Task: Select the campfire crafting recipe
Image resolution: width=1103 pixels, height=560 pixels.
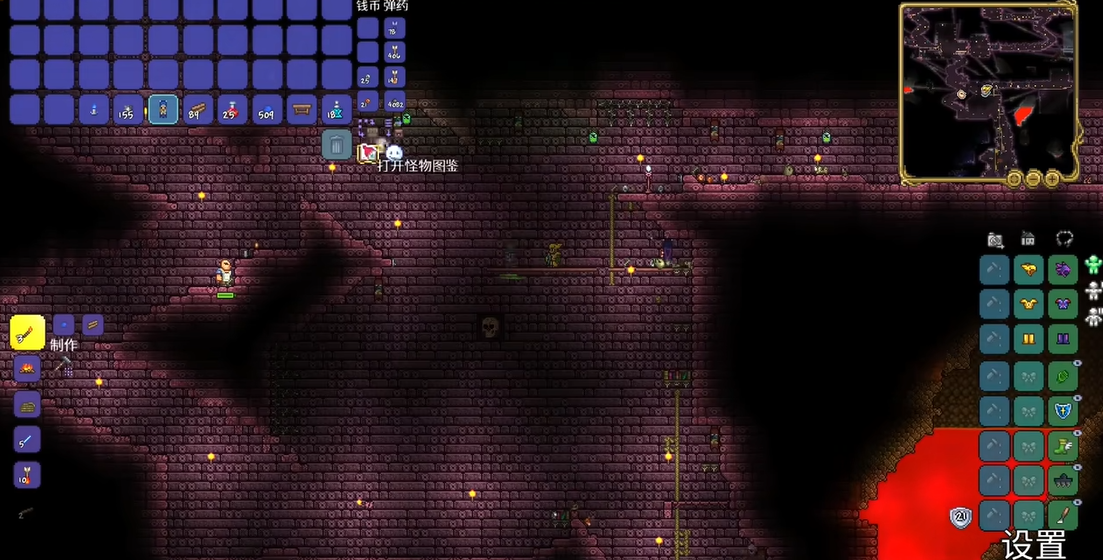Action: [27, 369]
